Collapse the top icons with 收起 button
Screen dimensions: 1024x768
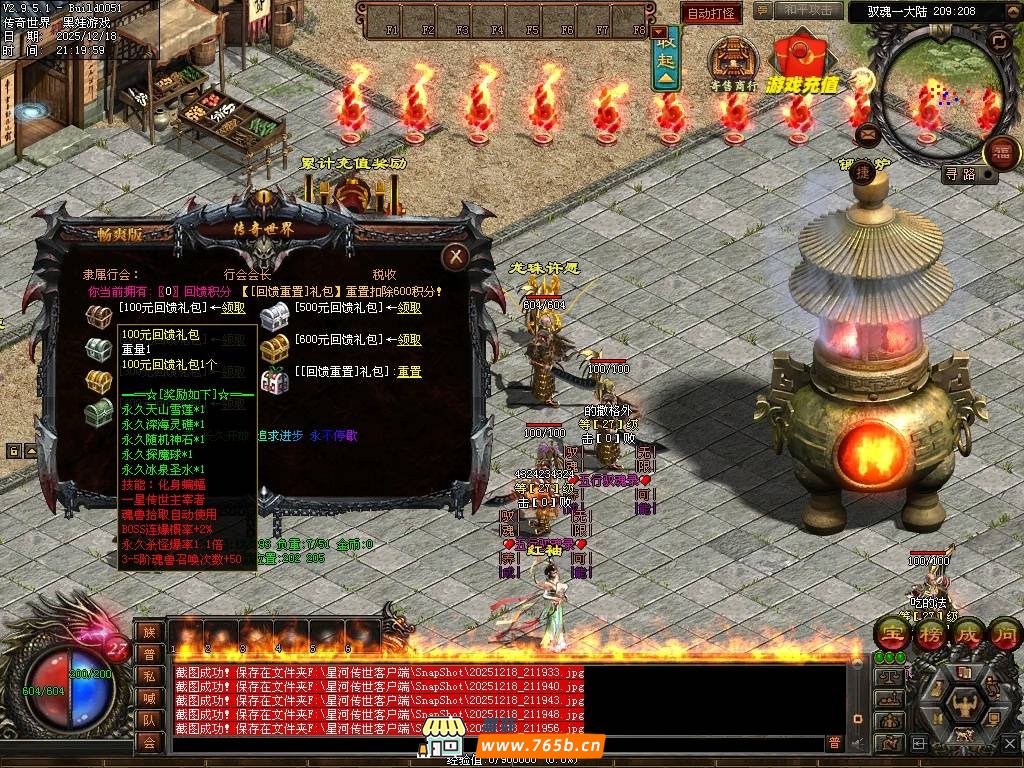[666, 58]
